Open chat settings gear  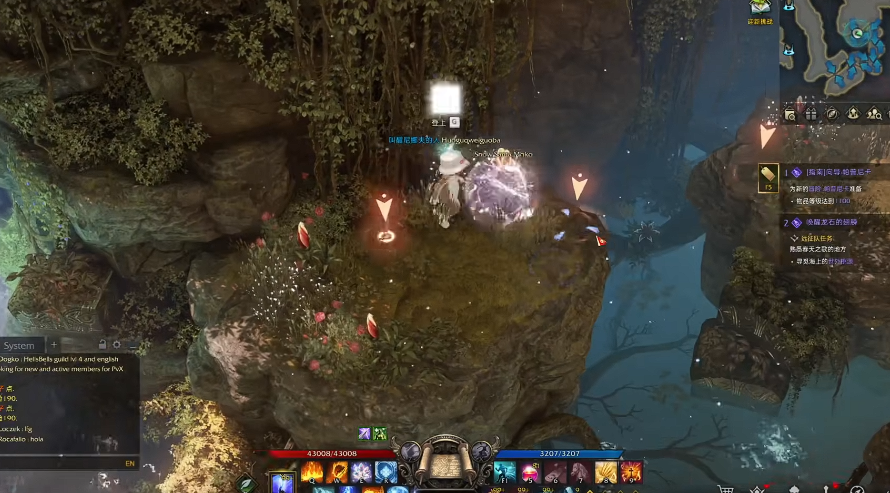(x=116, y=345)
